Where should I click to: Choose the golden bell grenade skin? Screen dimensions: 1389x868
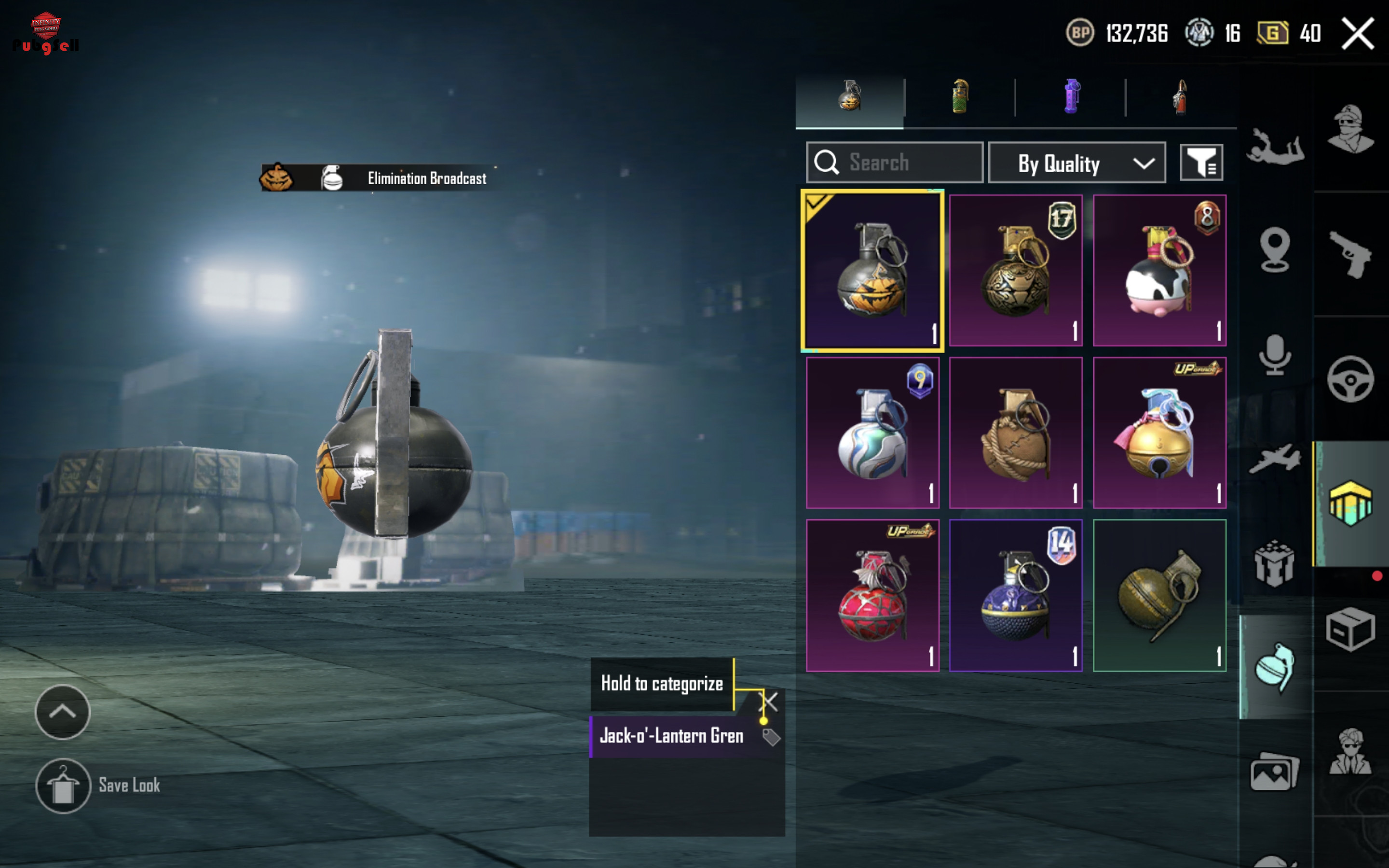pyautogui.click(x=1159, y=433)
